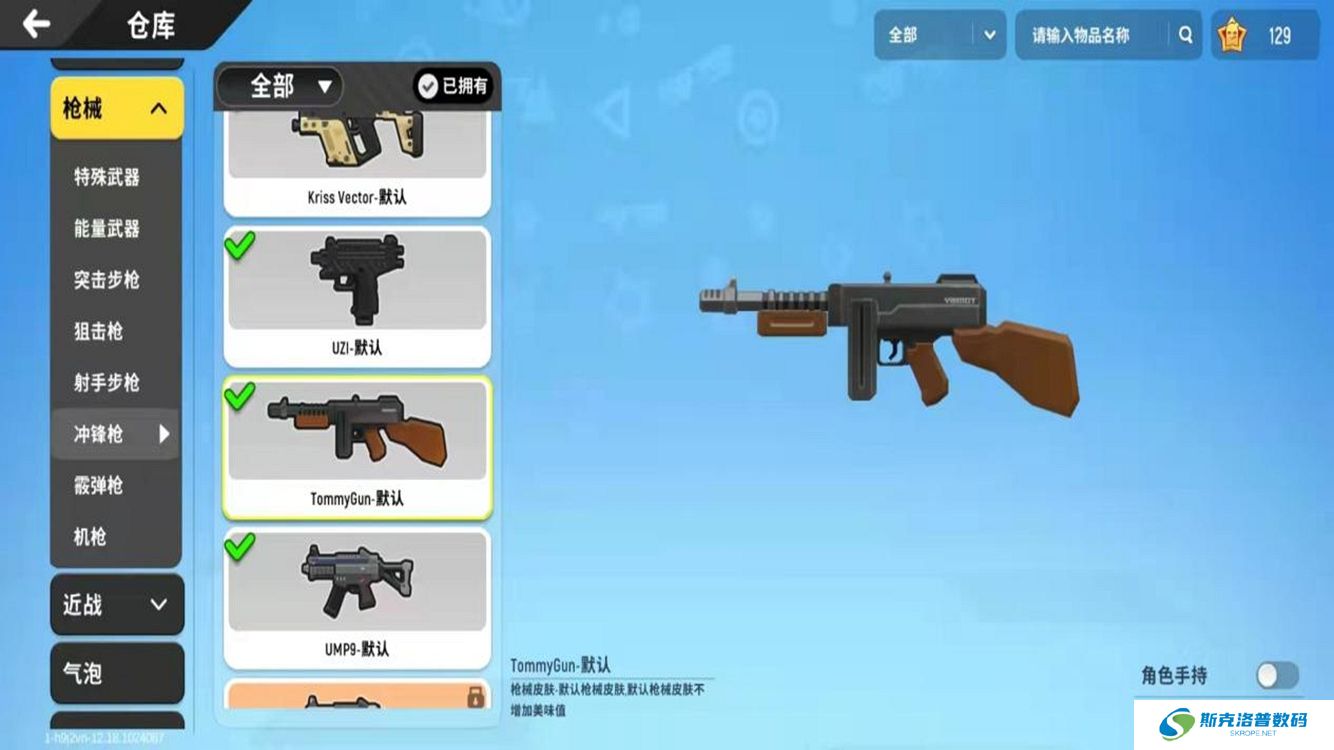Collapse the 枪械 category

tap(117, 108)
